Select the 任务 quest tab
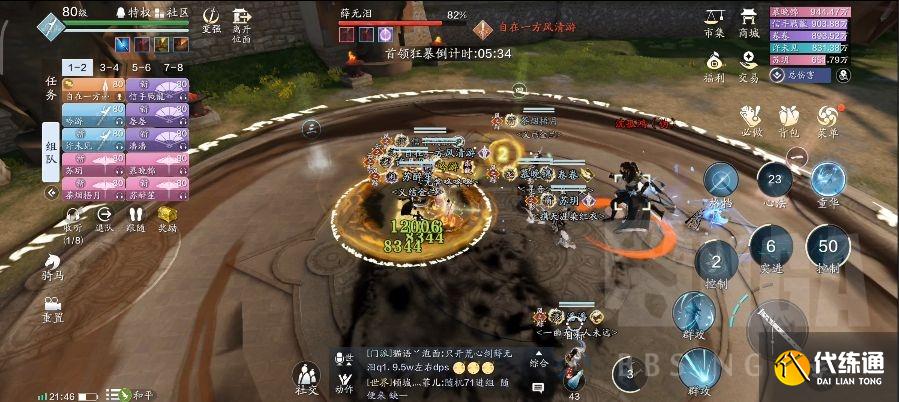Viewport: 899px width, 402px height. pyautogui.click(x=51, y=88)
